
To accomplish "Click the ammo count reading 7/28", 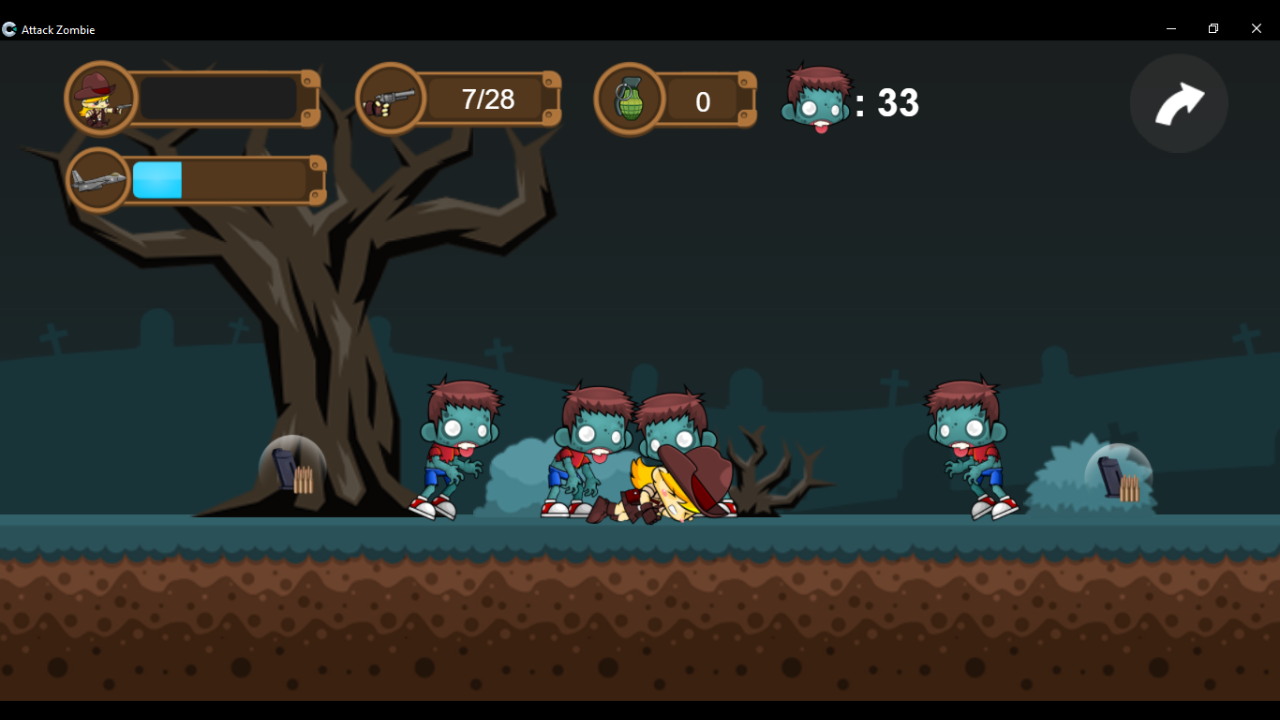I will 487,99.
